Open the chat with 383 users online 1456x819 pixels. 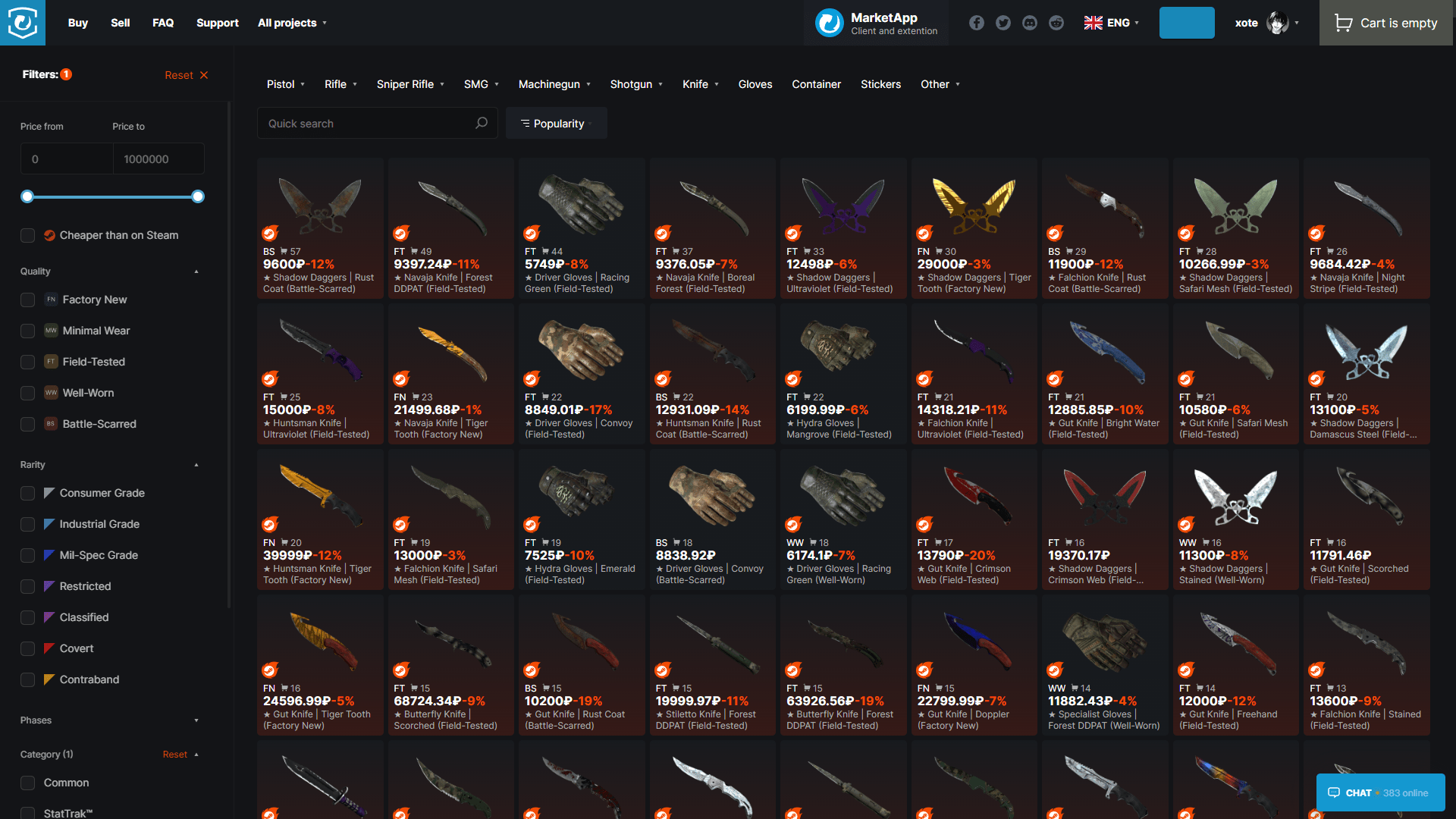[x=1380, y=792]
